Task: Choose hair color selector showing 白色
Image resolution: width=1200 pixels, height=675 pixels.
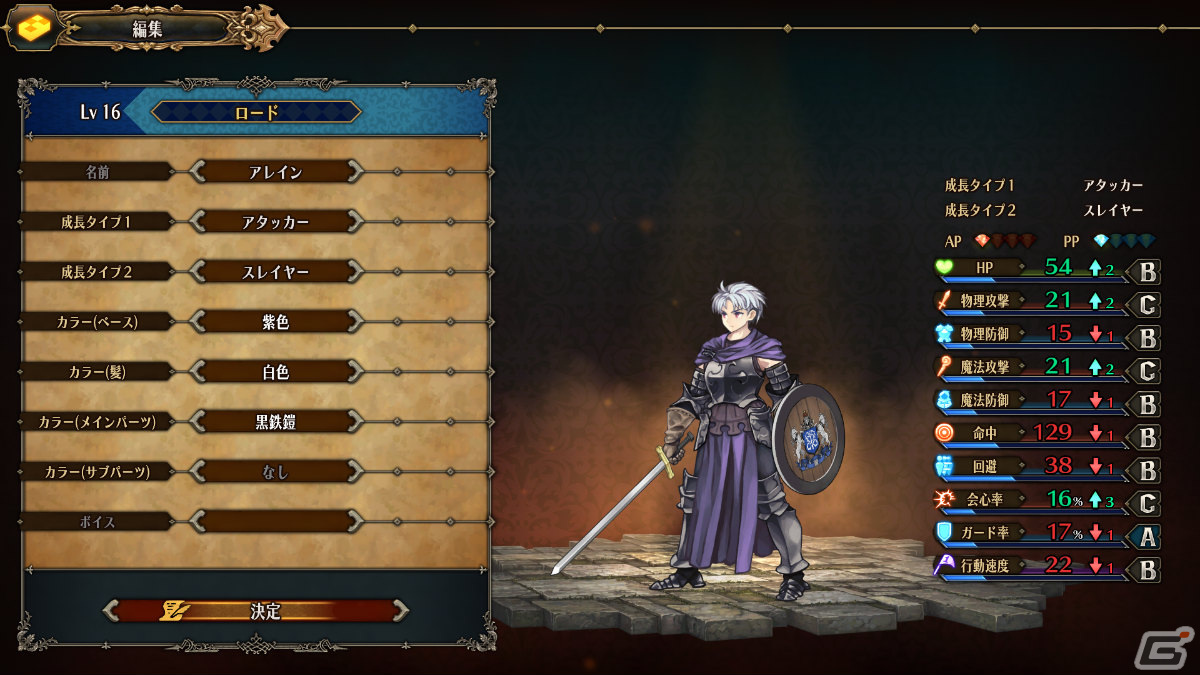Action: click(x=275, y=372)
